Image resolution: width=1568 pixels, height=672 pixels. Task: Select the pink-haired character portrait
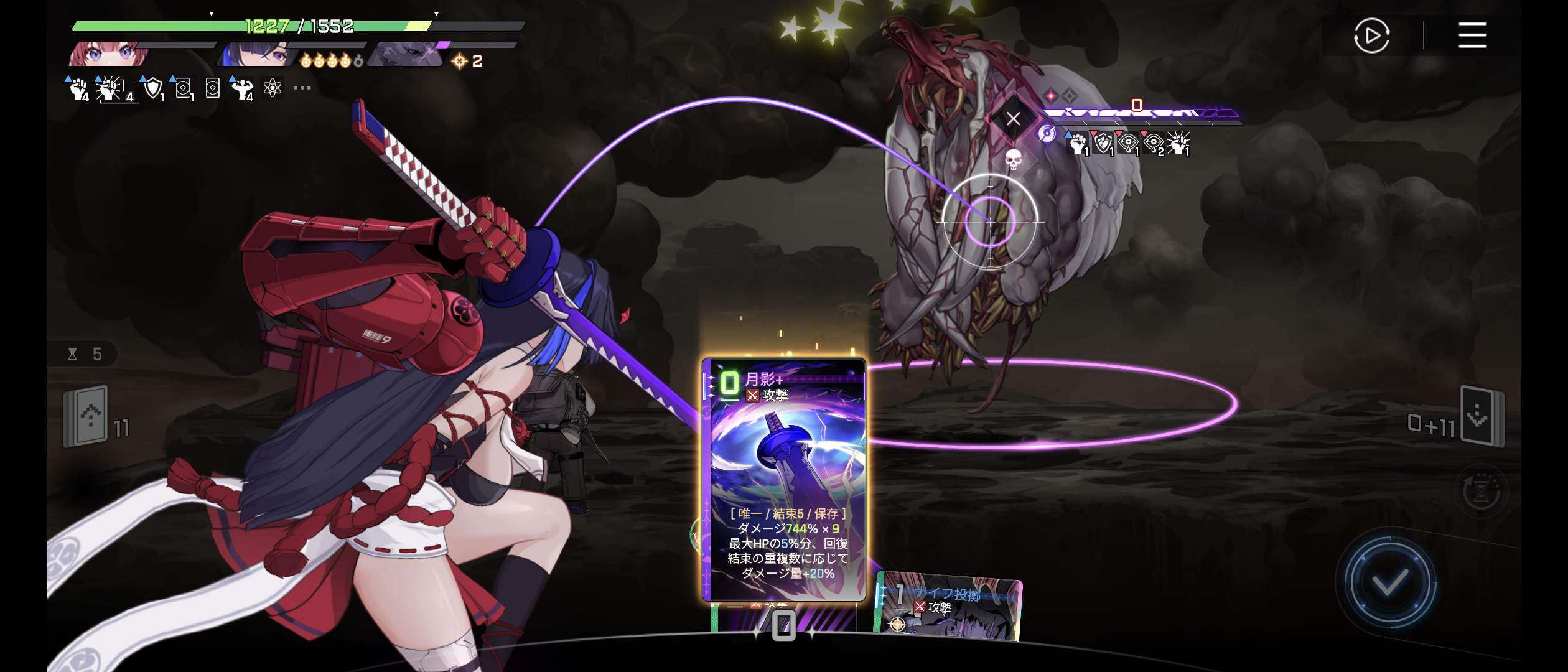click(110, 55)
